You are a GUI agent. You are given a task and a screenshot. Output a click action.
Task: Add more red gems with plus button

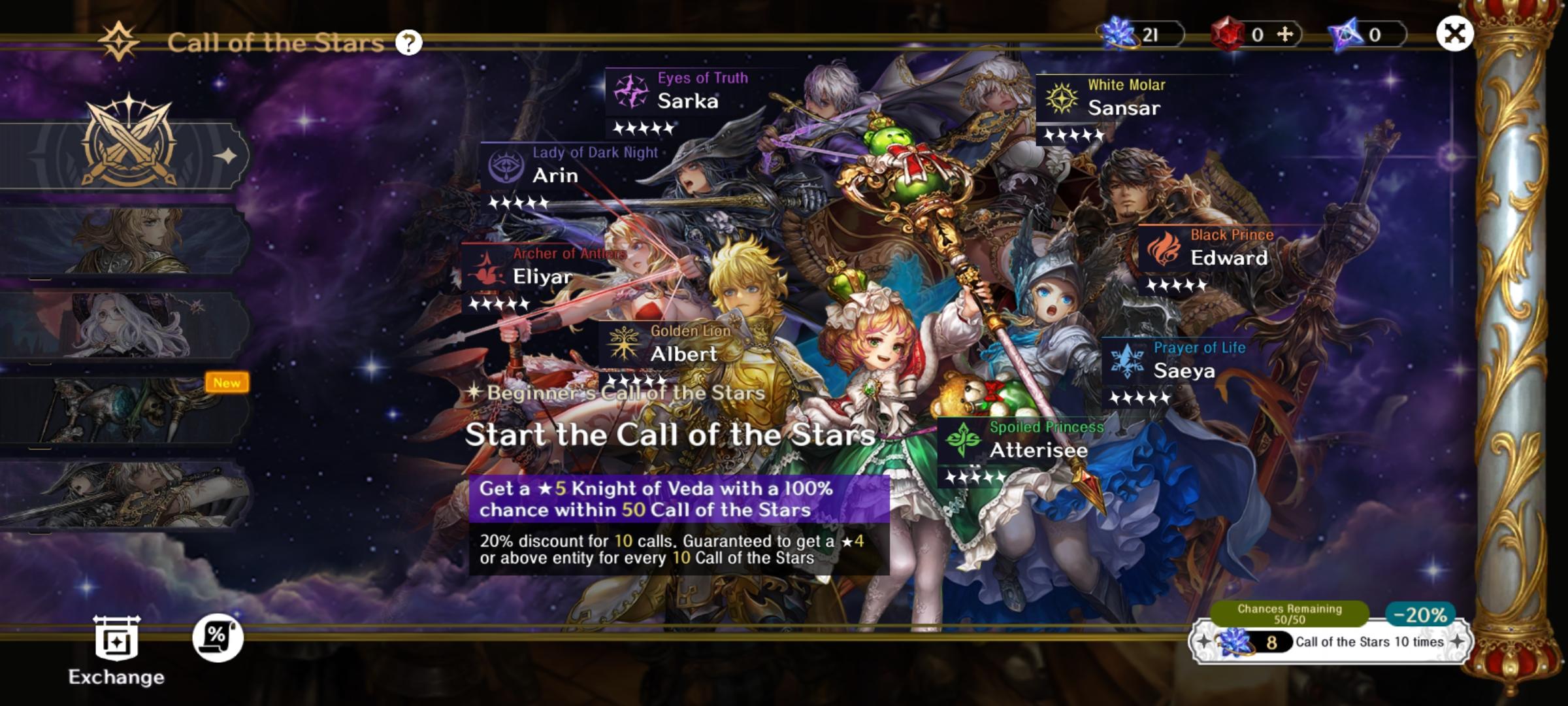pyautogui.click(x=1284, y=34)
